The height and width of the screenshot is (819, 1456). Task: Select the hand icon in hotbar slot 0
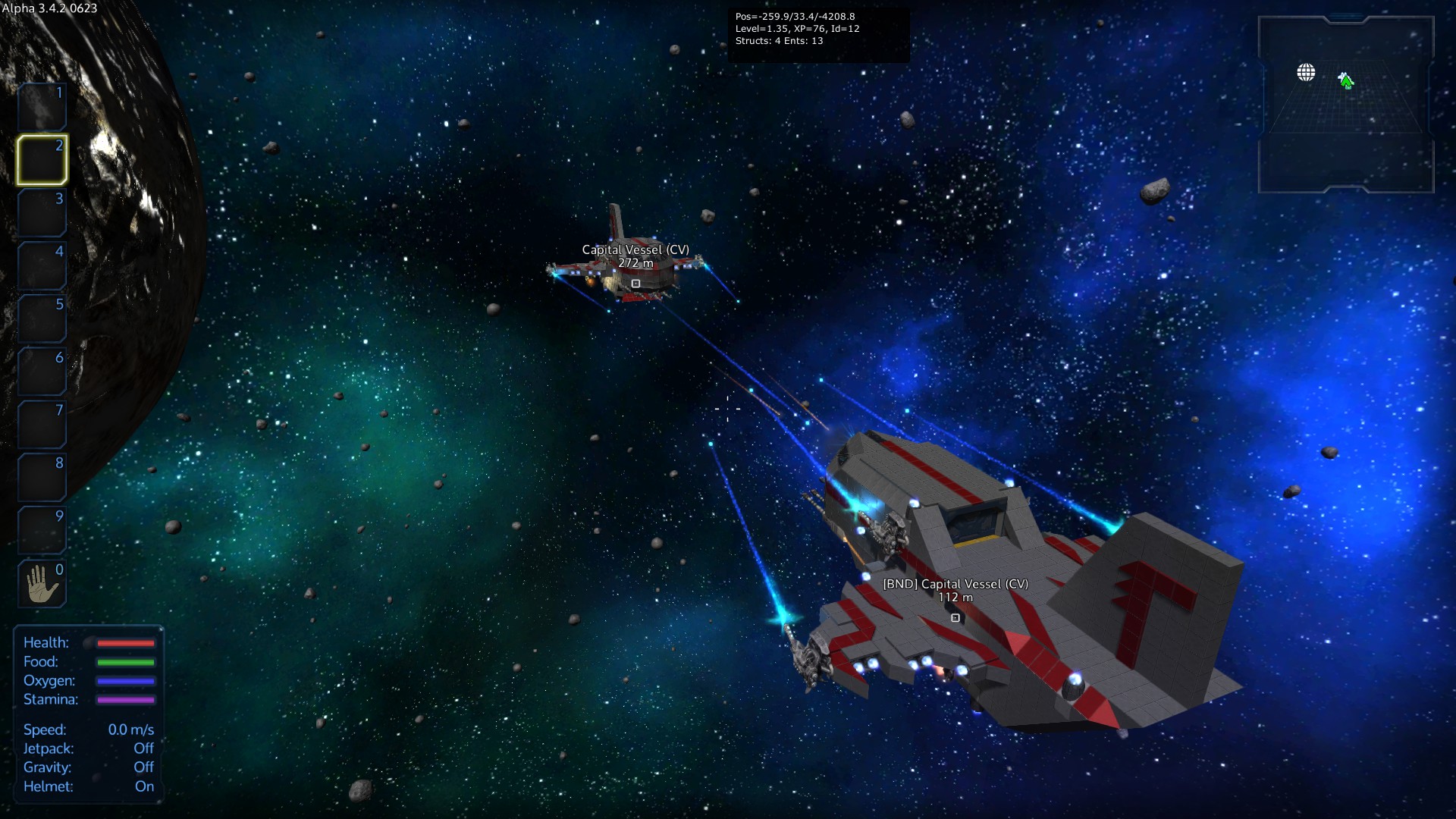(42, 584)
